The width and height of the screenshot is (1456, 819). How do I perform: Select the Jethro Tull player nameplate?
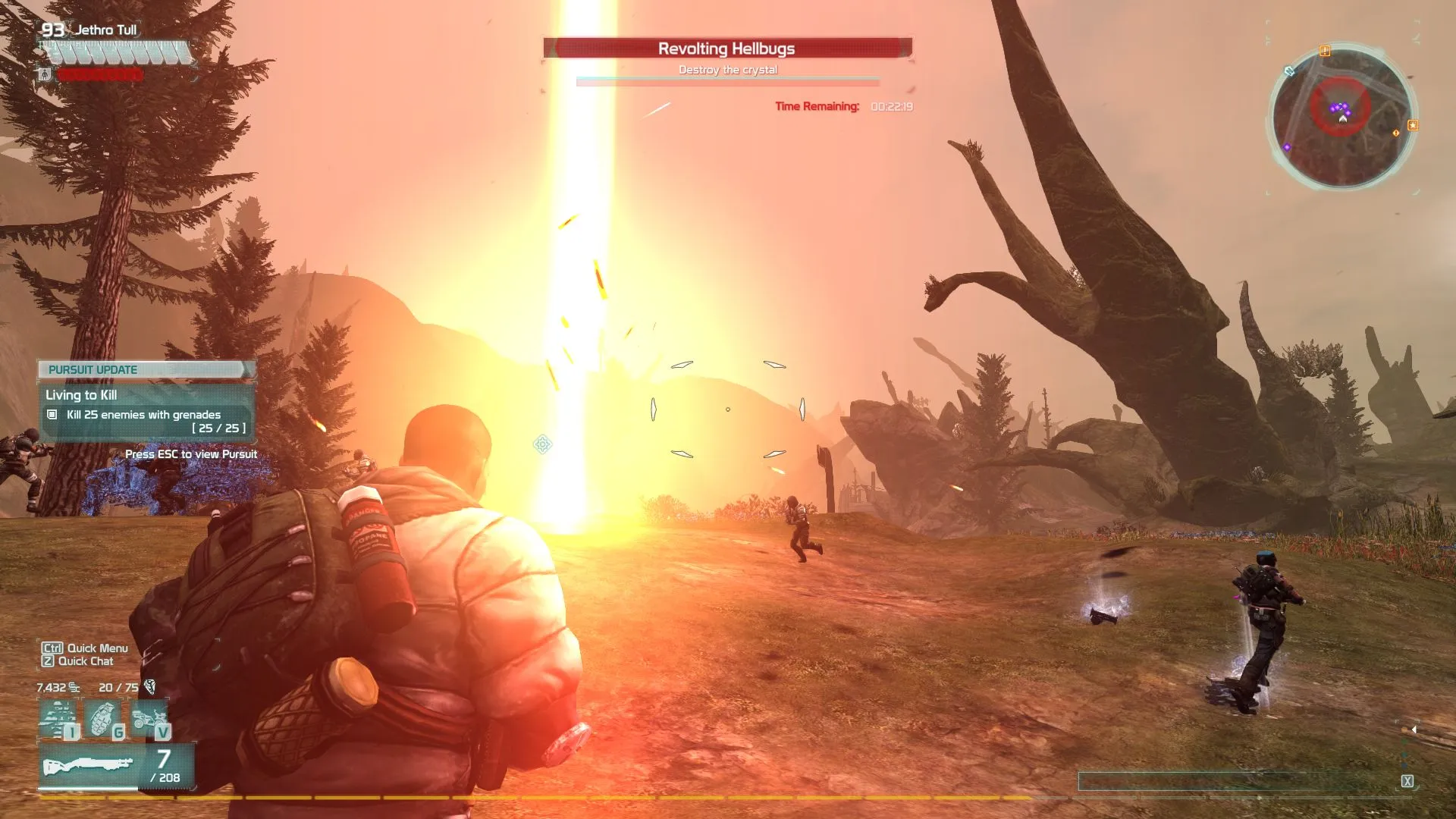point(105,30)
